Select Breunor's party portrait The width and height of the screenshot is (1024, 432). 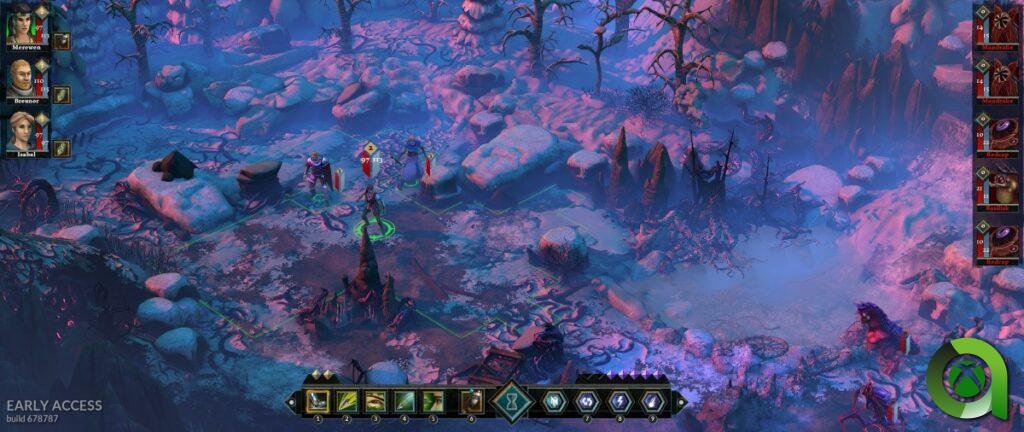(20, 78)
